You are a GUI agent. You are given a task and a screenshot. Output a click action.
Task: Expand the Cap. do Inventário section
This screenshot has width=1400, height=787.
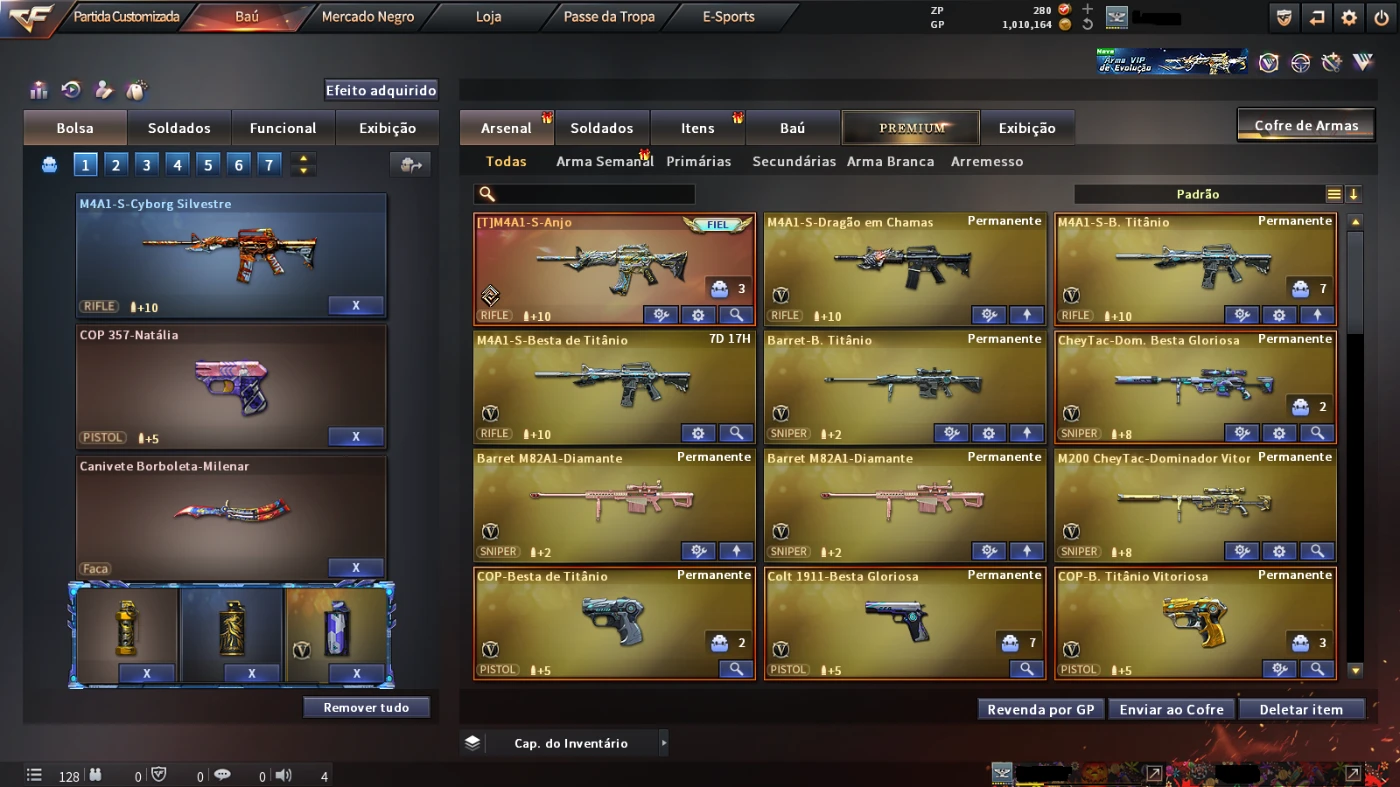(662, 742)
